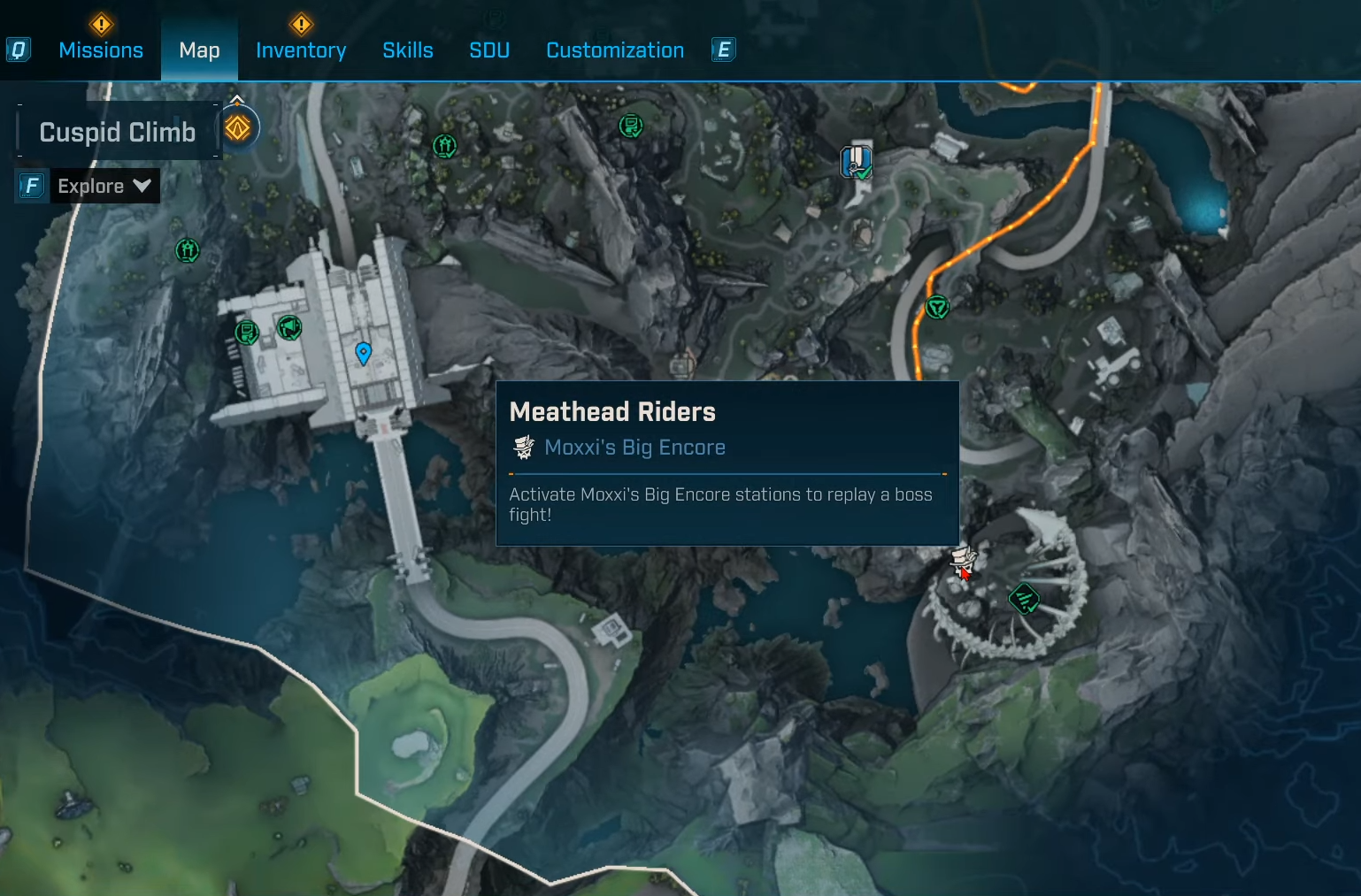Select the blue player location pin
This screenshot has height=896, width=1361.
[x=363, y=353]
